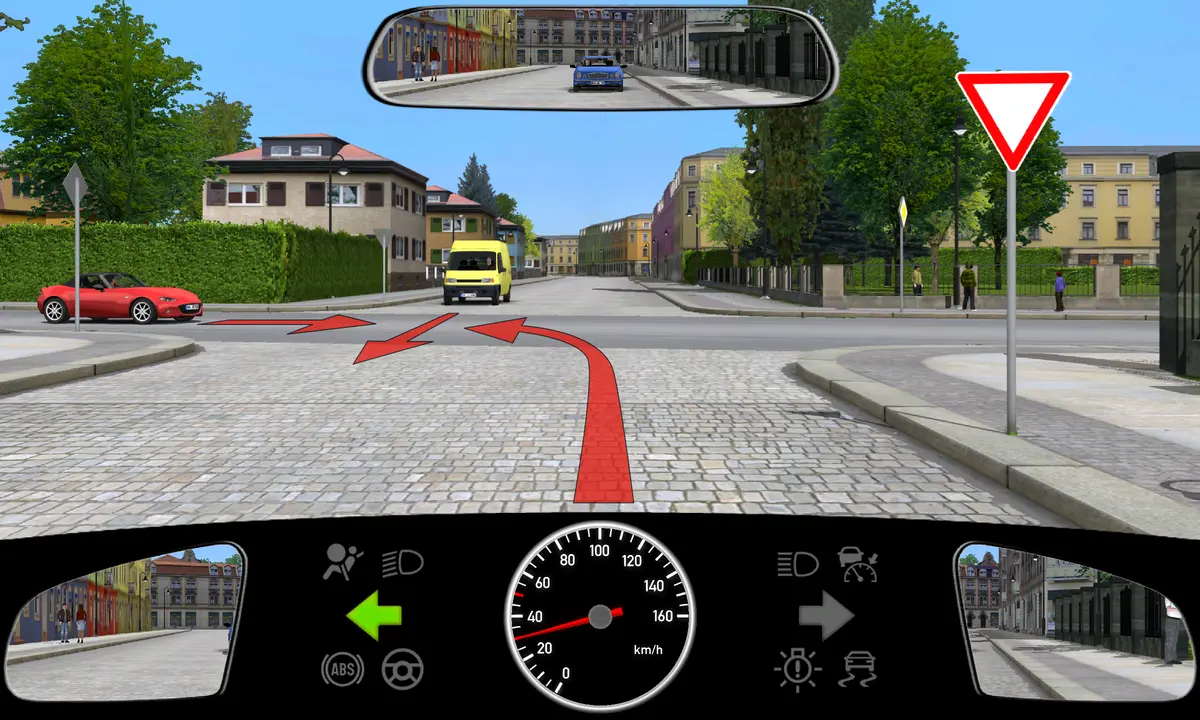Look at the left side mirror

[x=125, y=622]
